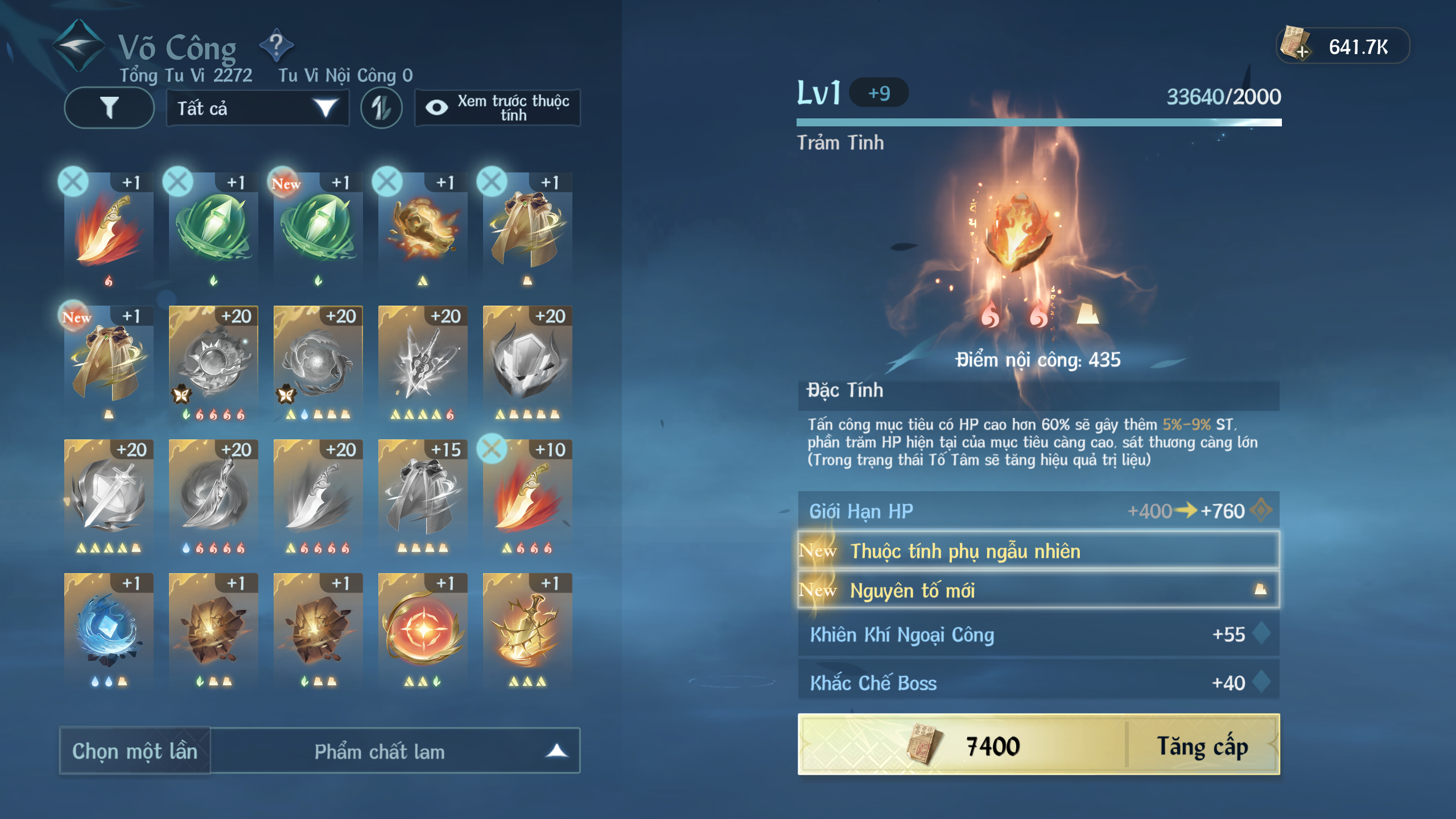The image size is (1456, 819).
Task: Open the 'Phẩm chất lam' quality selector
Action: point(395,751)
